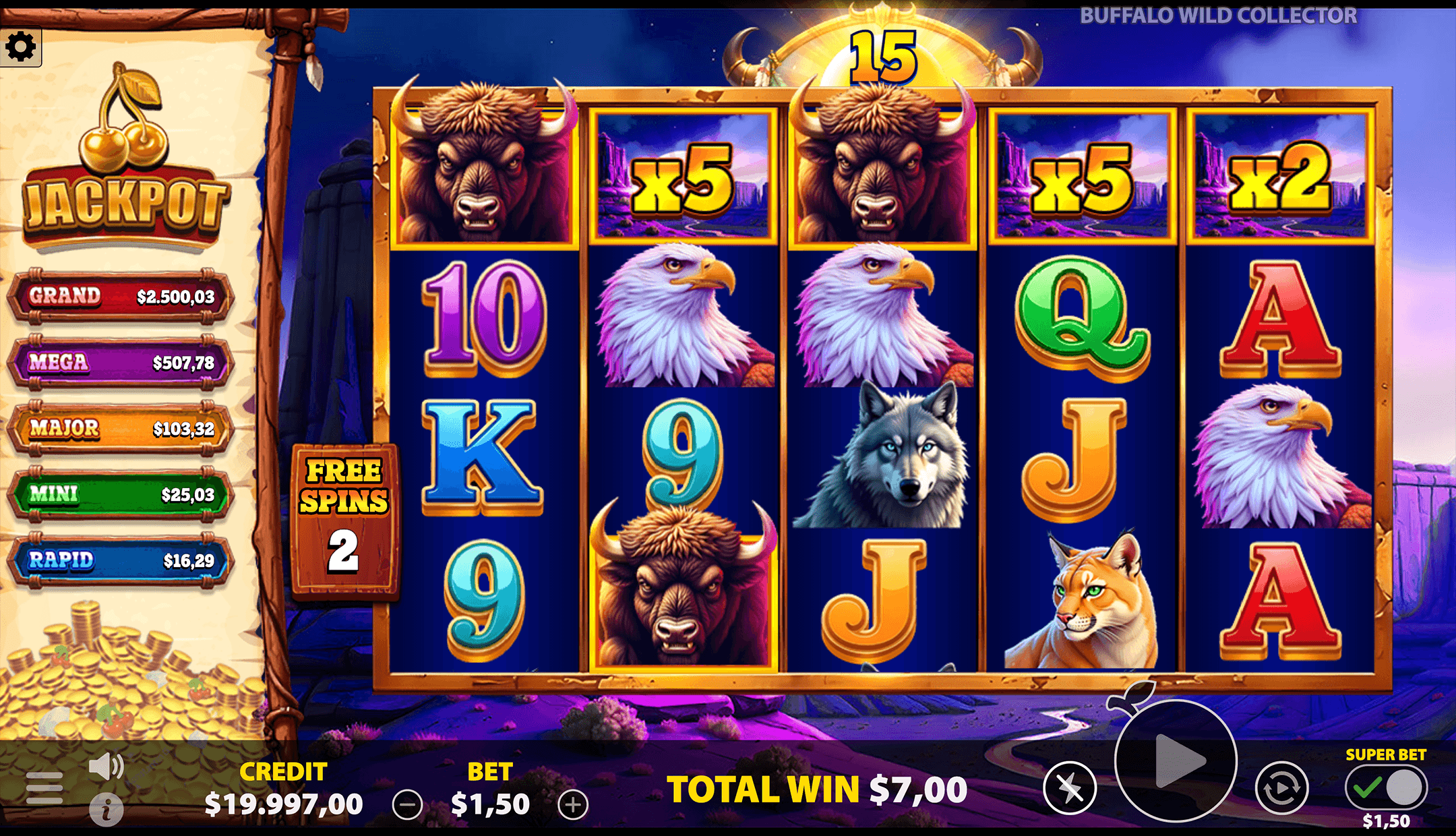Open the hamburger menu

point(44,787)
